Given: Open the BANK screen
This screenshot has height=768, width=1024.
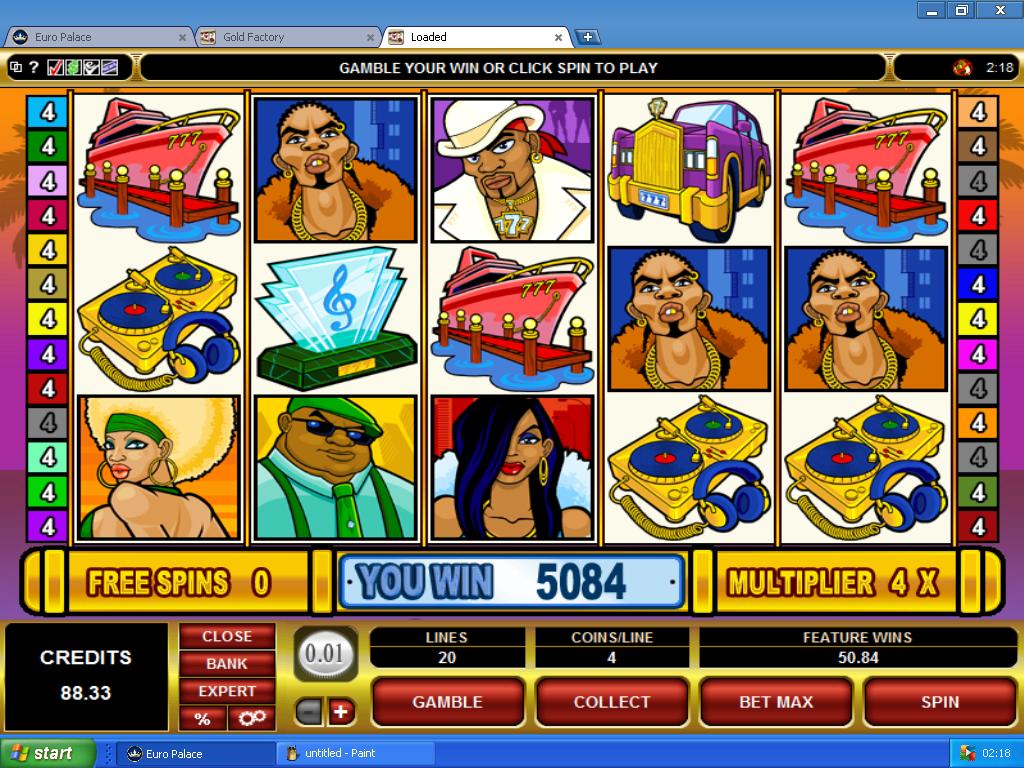Looking at the screenshot, I should (x=227, y=663).
